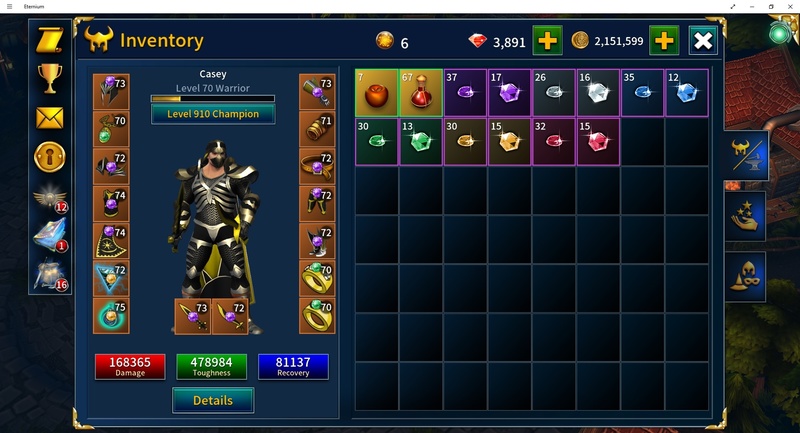Select the green hexagon gem stack of 13

click(x=421, y=141)
